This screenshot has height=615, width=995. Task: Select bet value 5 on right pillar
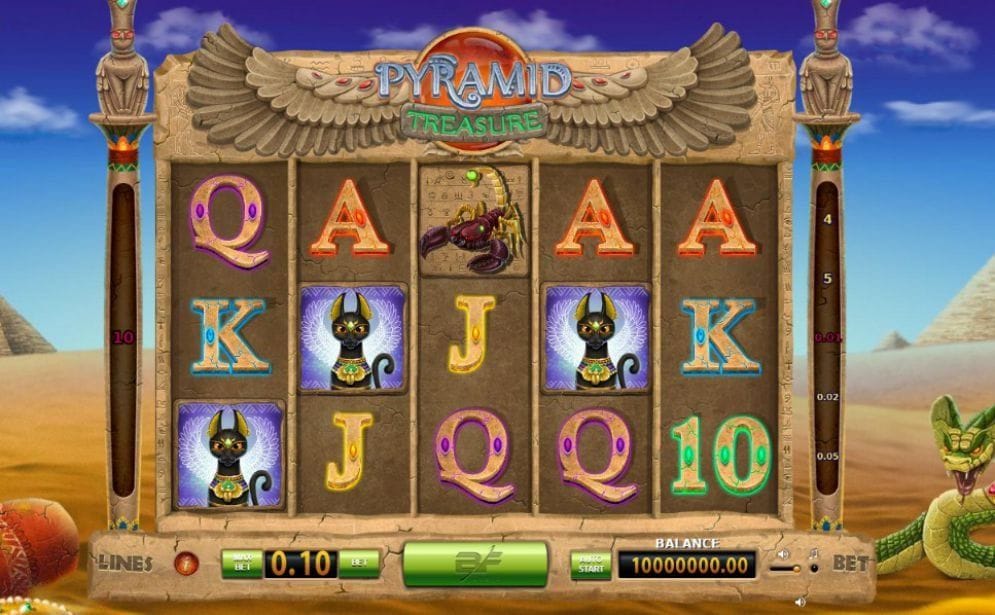[x=827, y=278]
